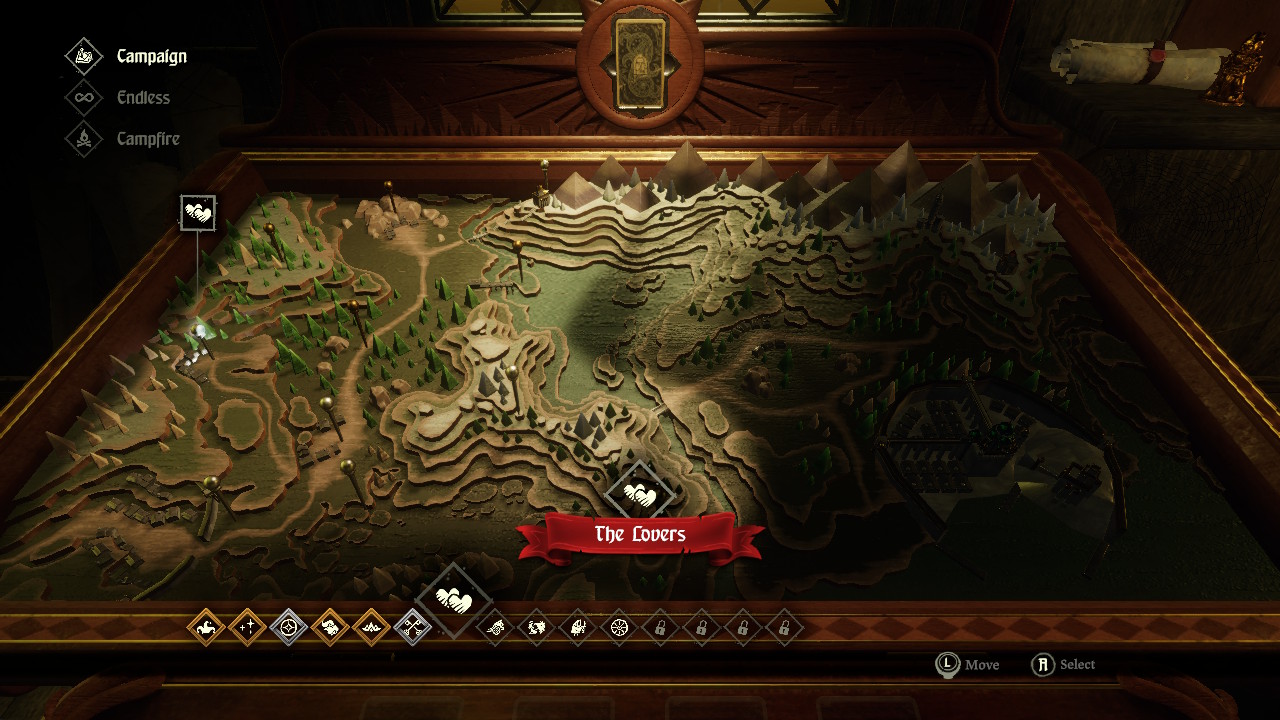Pick the silver compass challenge icon
Viewport: 1280px width, 720px height.
pyautogui.click(x=289, y=628)
